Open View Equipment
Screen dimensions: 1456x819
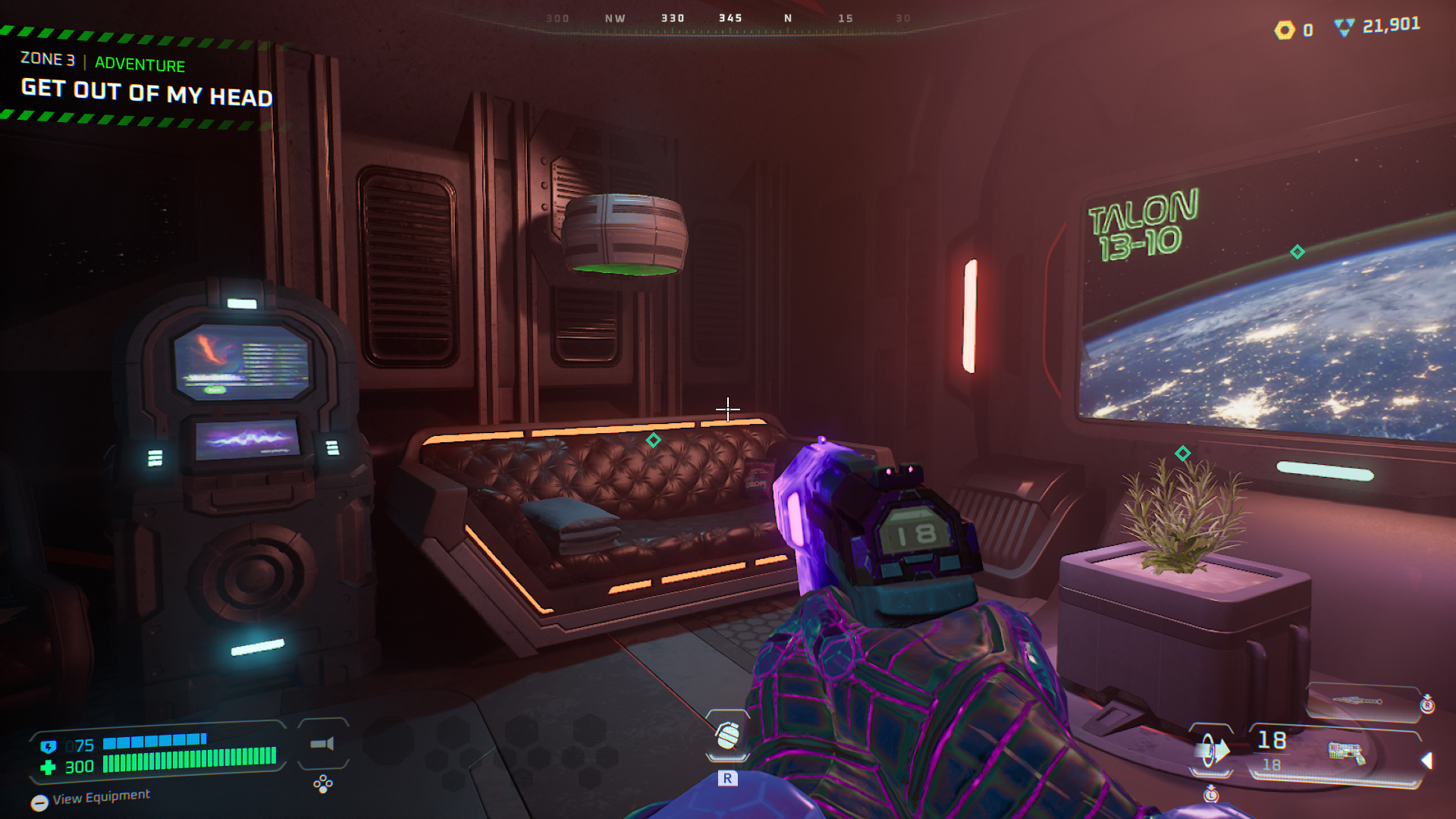(x=101, y=798)
